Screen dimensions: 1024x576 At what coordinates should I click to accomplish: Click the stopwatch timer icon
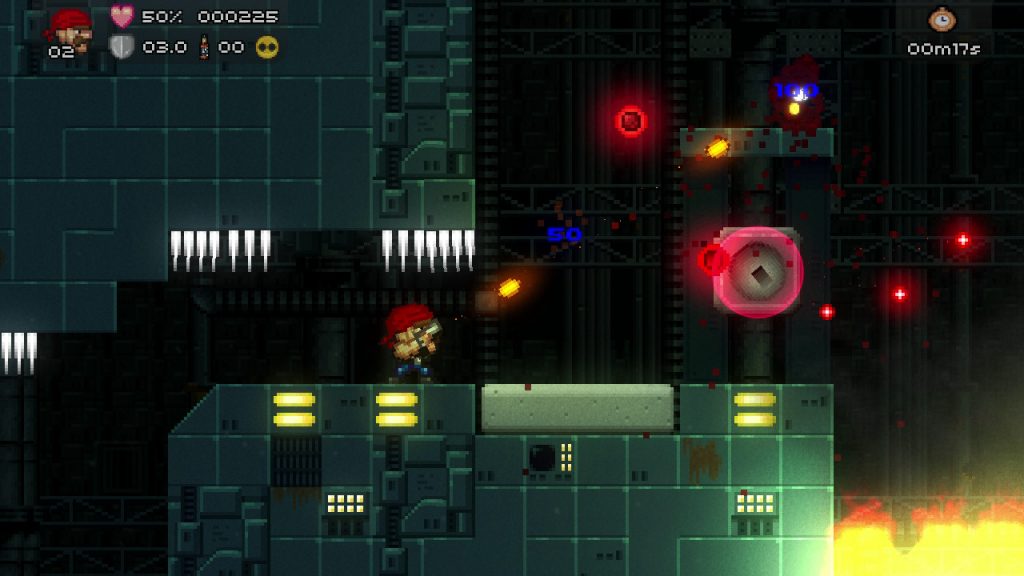tap(941, 19)
